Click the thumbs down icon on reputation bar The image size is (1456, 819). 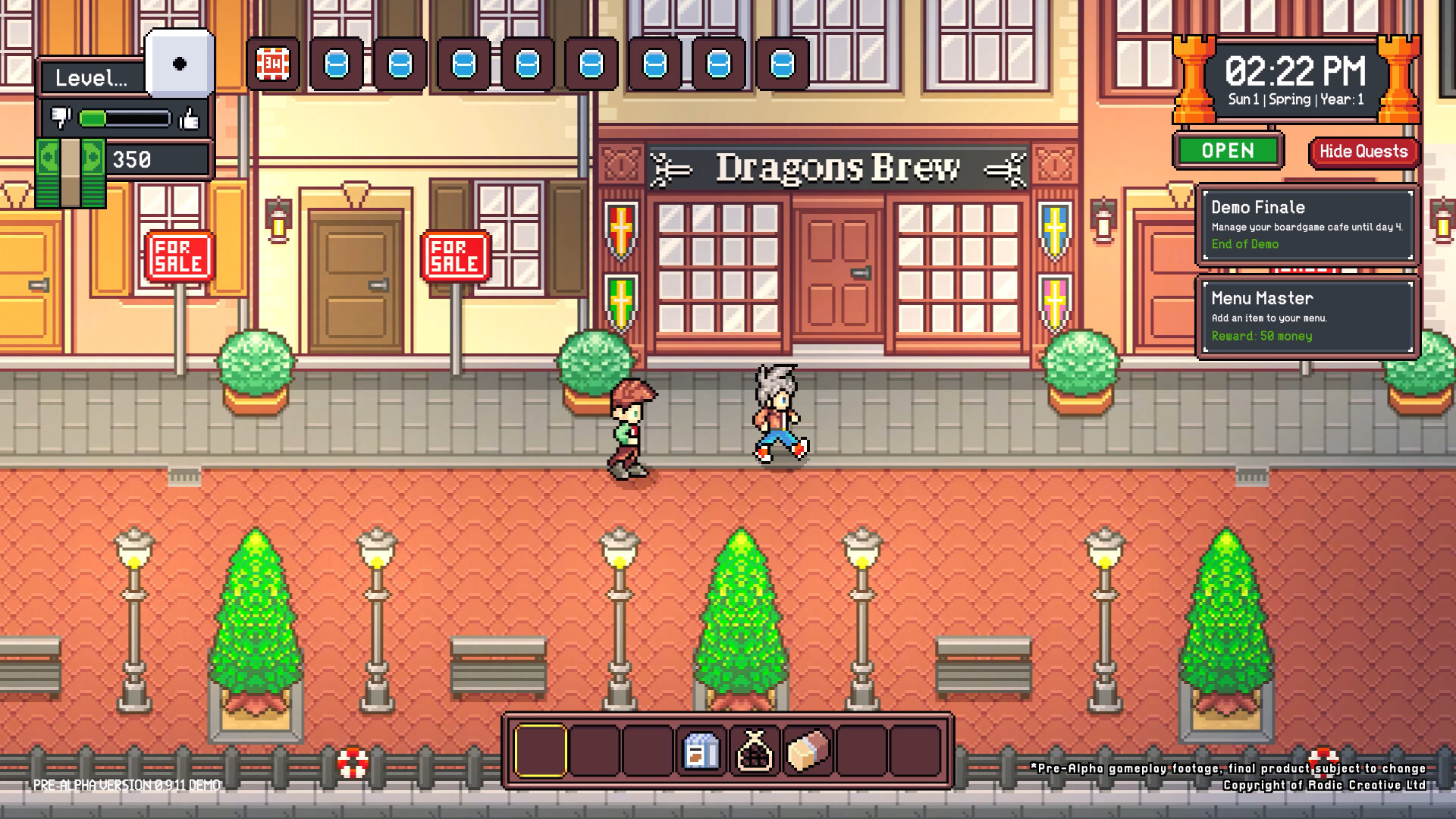point(61,118)
